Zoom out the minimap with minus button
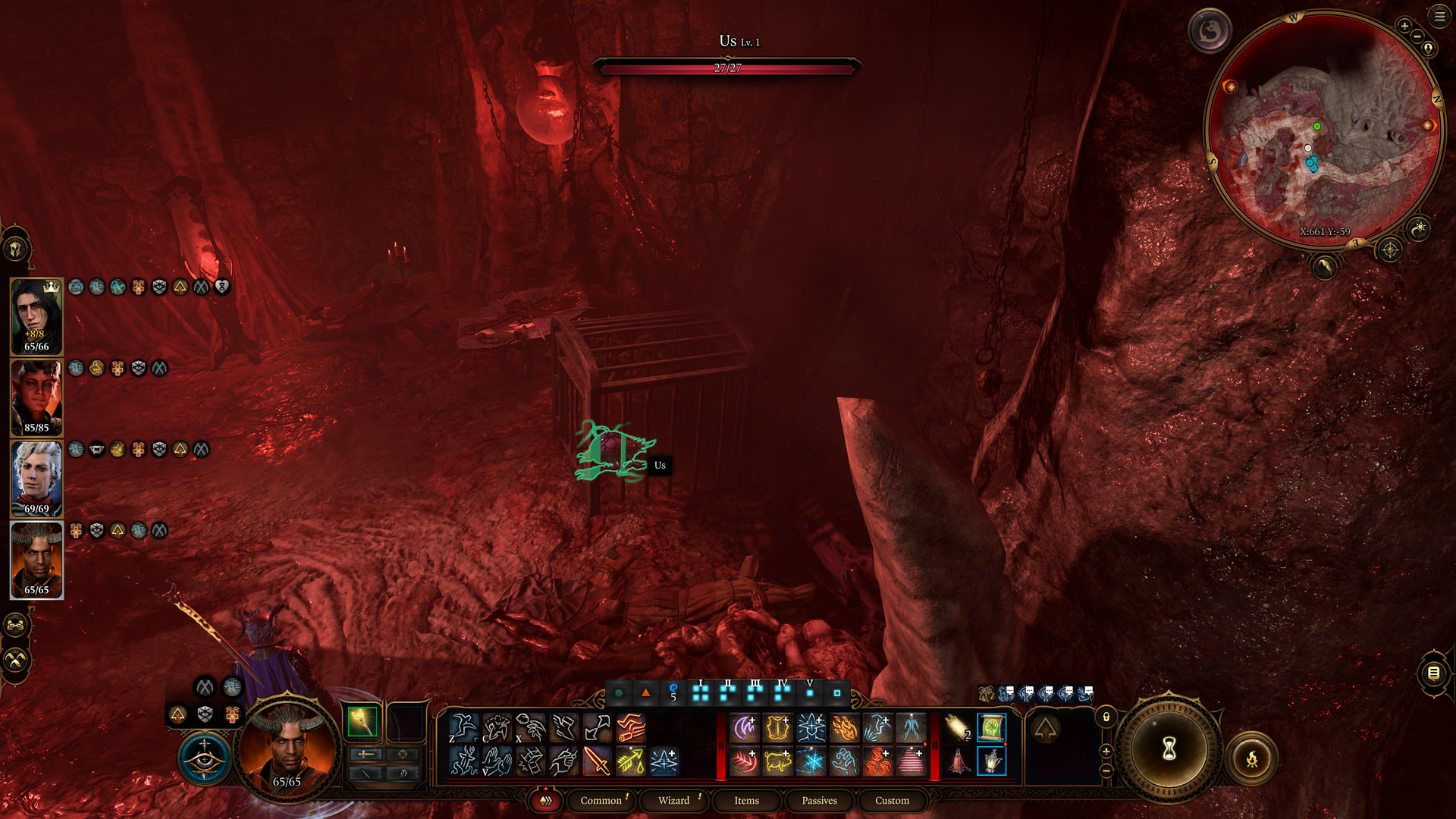 point(1417,36)
